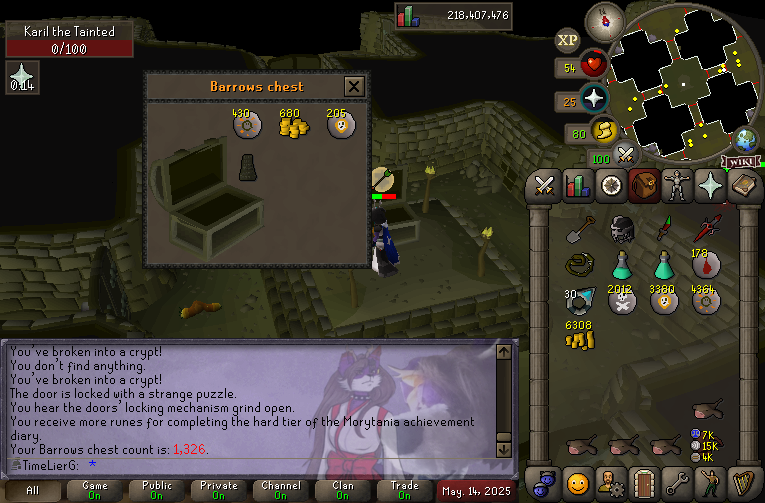The height and width of the screenshot is (503, 765).
Task: Activate the quick-prayers orb
Action: click(x=594, y=98)
